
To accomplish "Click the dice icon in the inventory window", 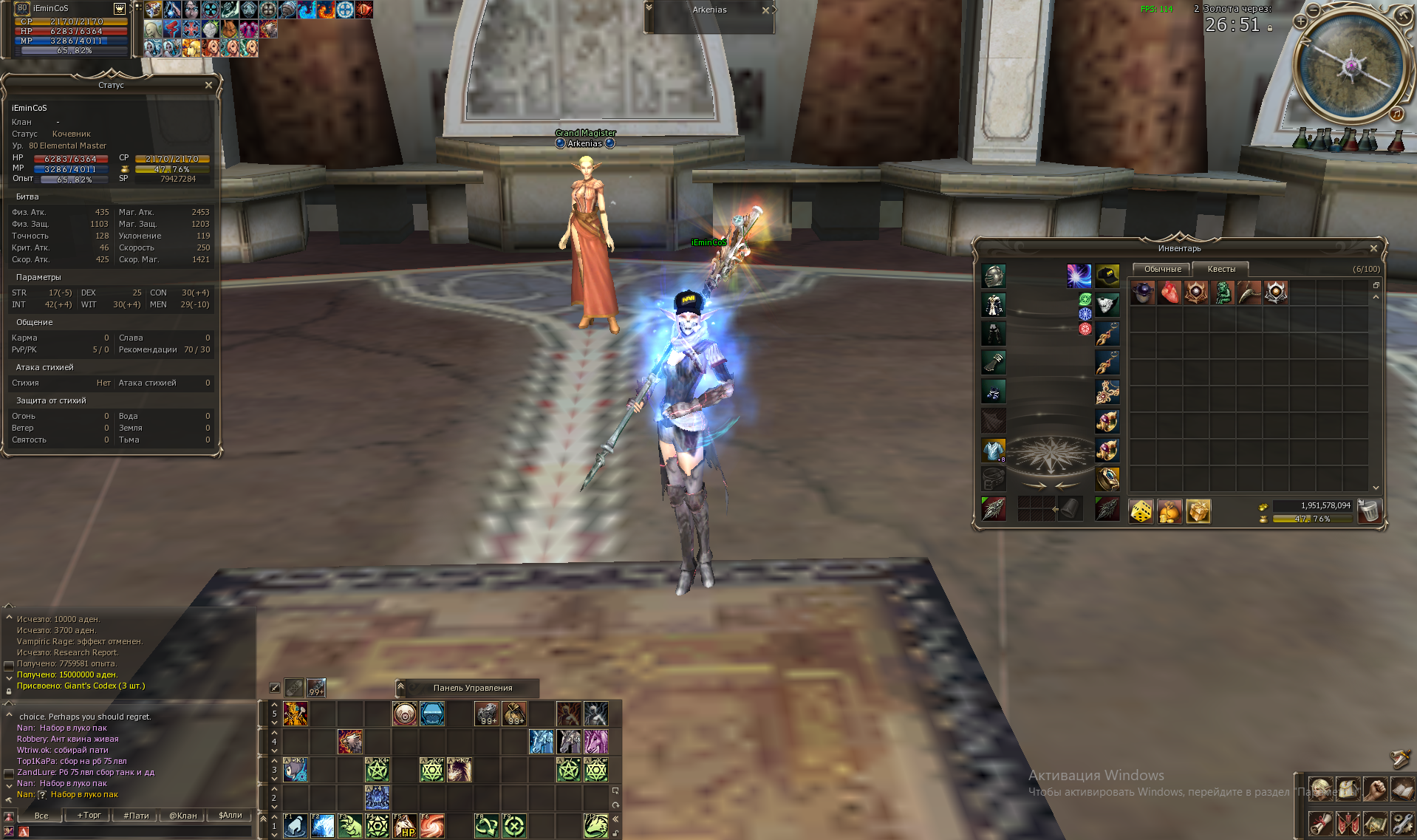I will (x=1141, y=510).
